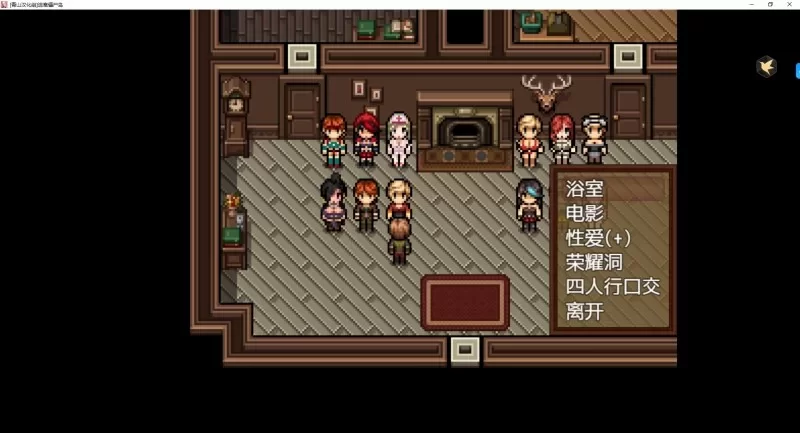
Task: Close the game window
Action: pos(790,4)
